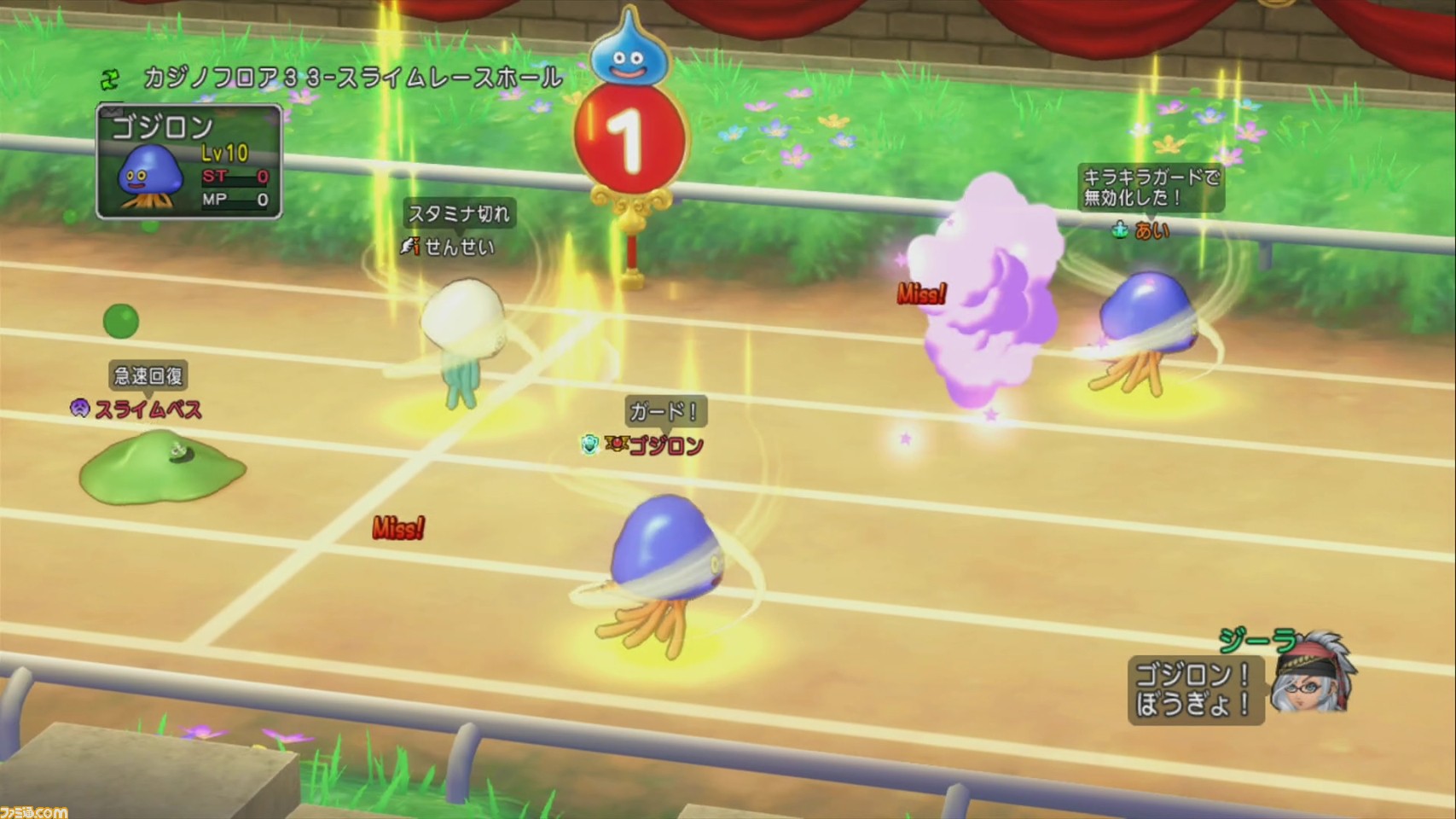Select the カジノフロア３３ location label
This screenshot has width=1456, height=819.
click(x=347, y=78)
